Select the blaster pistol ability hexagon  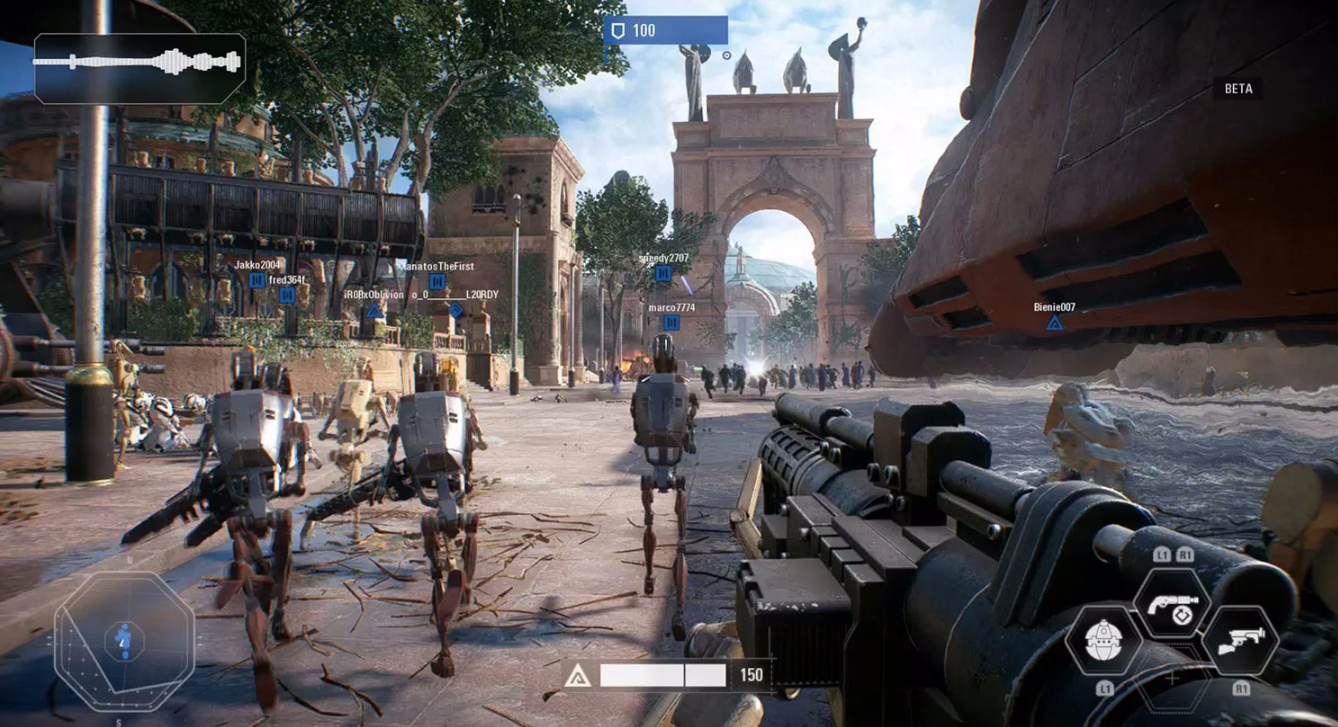(x=1240, y=642)
